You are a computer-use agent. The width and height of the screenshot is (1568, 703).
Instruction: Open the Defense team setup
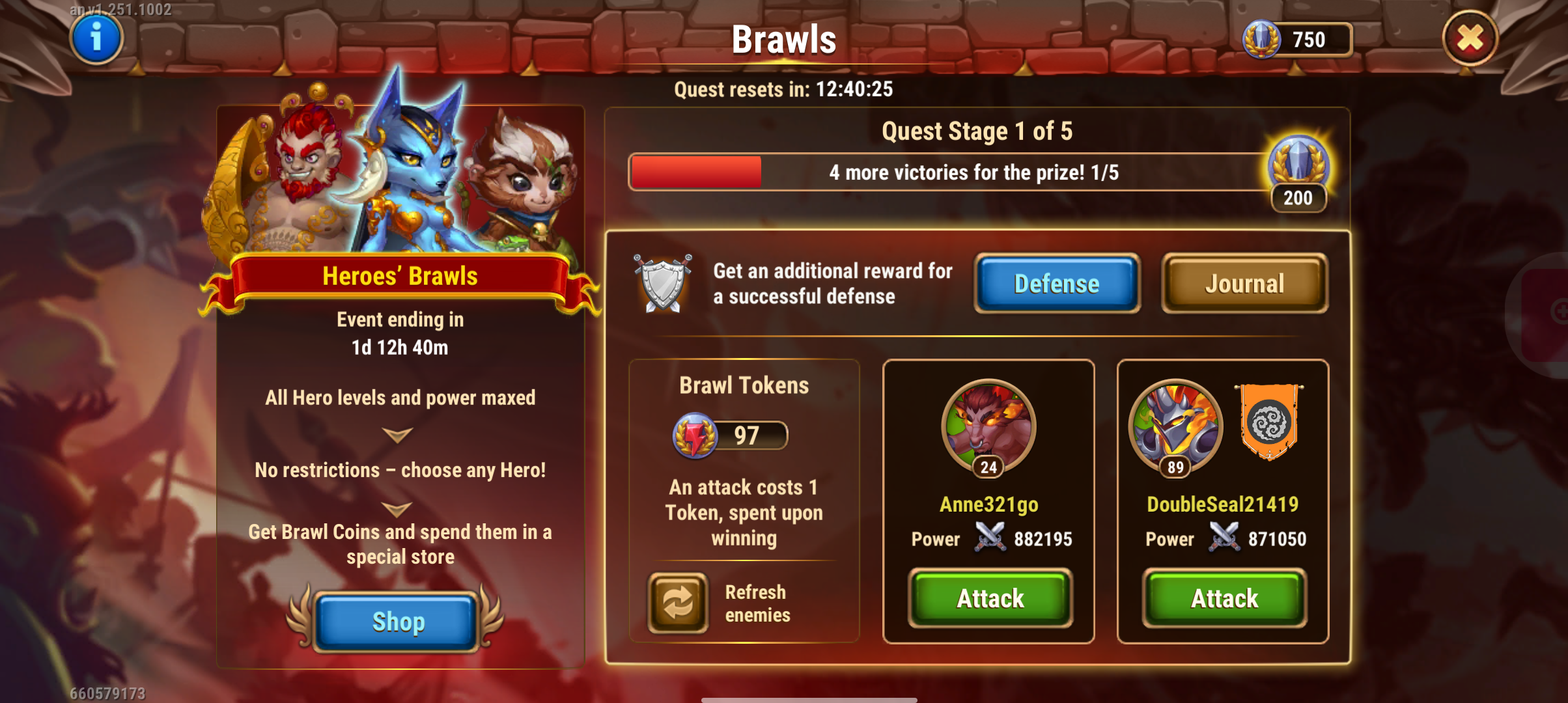click(x=1056, y=284)
